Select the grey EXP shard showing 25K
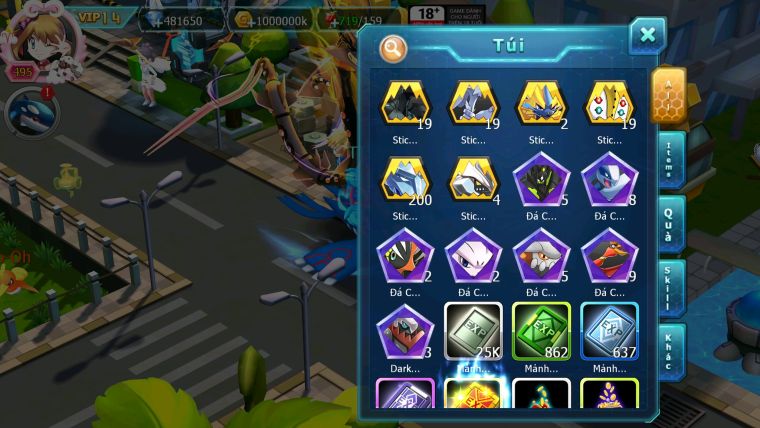Image resolution: width=760 pixels, height=428 pixels. [473, 332]
